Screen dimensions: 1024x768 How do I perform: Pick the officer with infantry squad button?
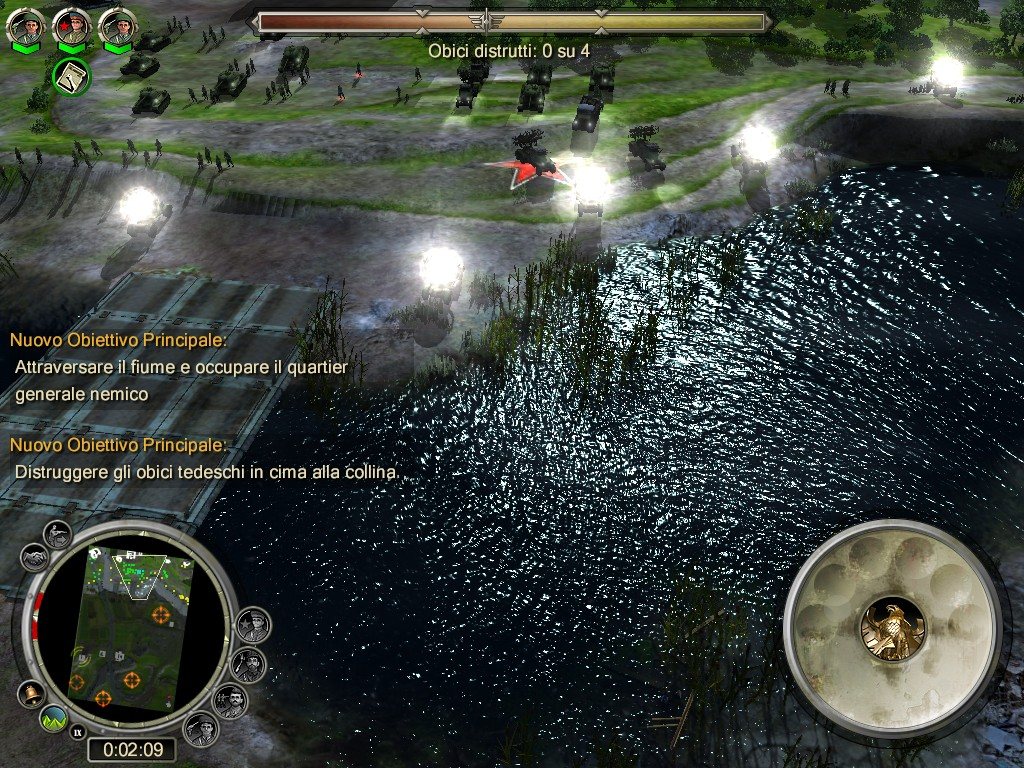pos(230,701)
